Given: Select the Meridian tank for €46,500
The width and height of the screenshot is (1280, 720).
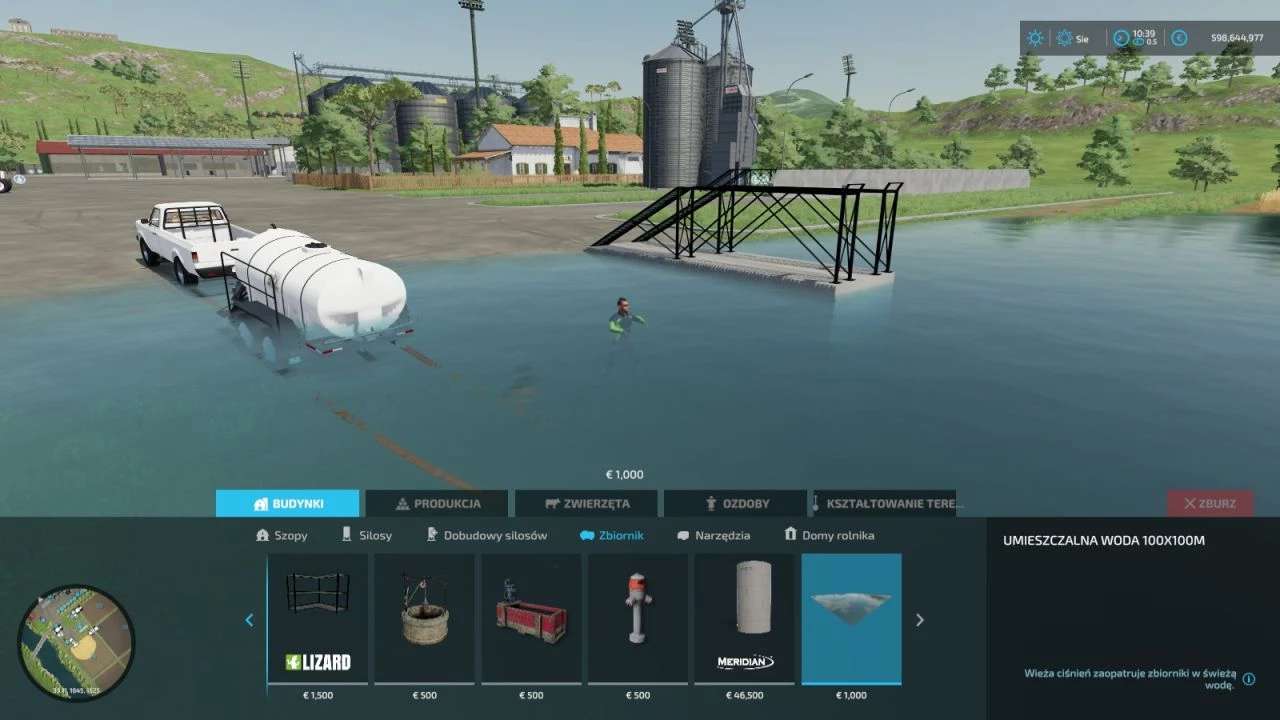Looking at the screenshot, I should tap(745, 618).
